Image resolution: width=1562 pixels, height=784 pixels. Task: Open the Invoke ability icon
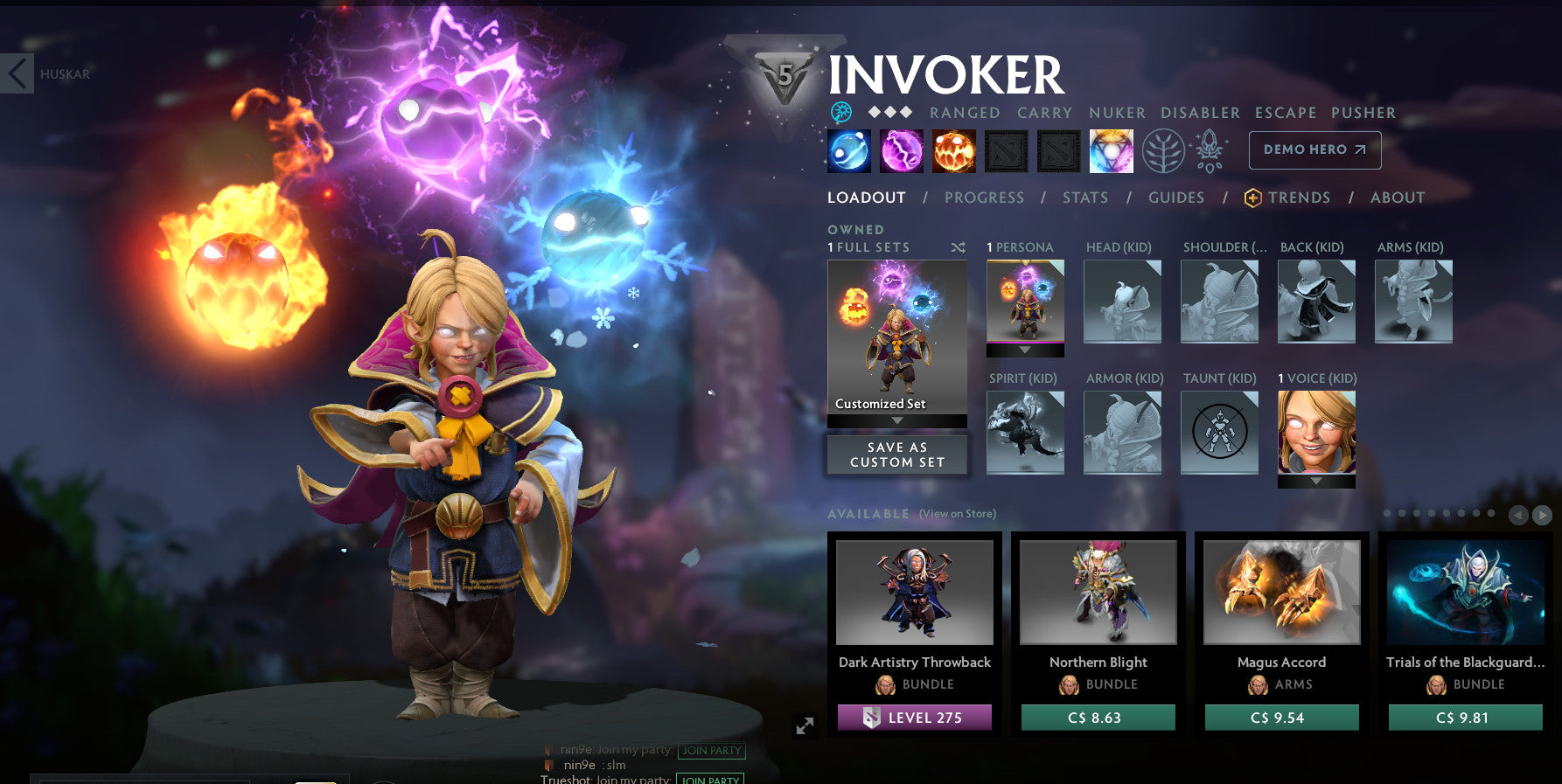[1111, 150]
